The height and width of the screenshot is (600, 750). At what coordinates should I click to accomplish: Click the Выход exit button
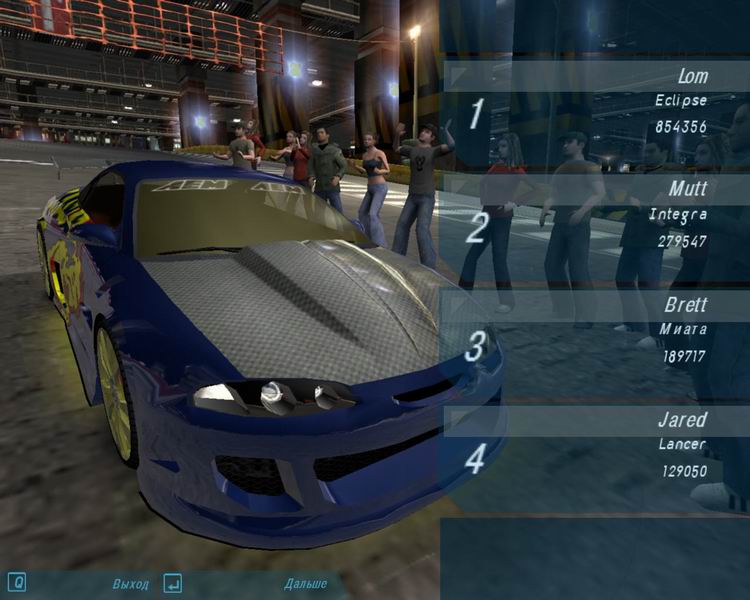coord(130,583)
